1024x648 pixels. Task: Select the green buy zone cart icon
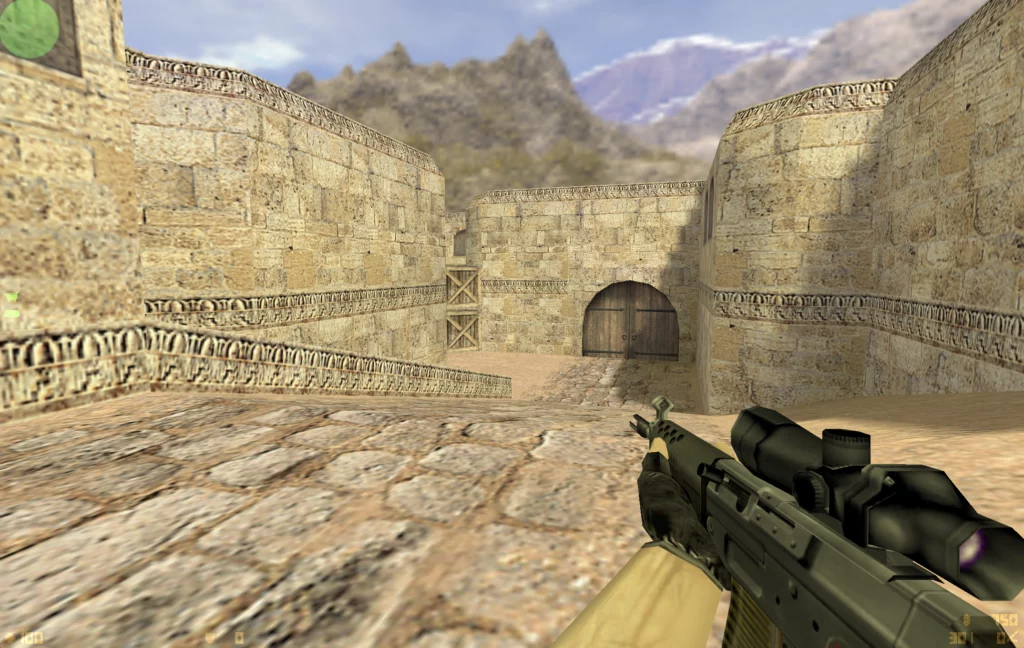[x=11, y=297]
